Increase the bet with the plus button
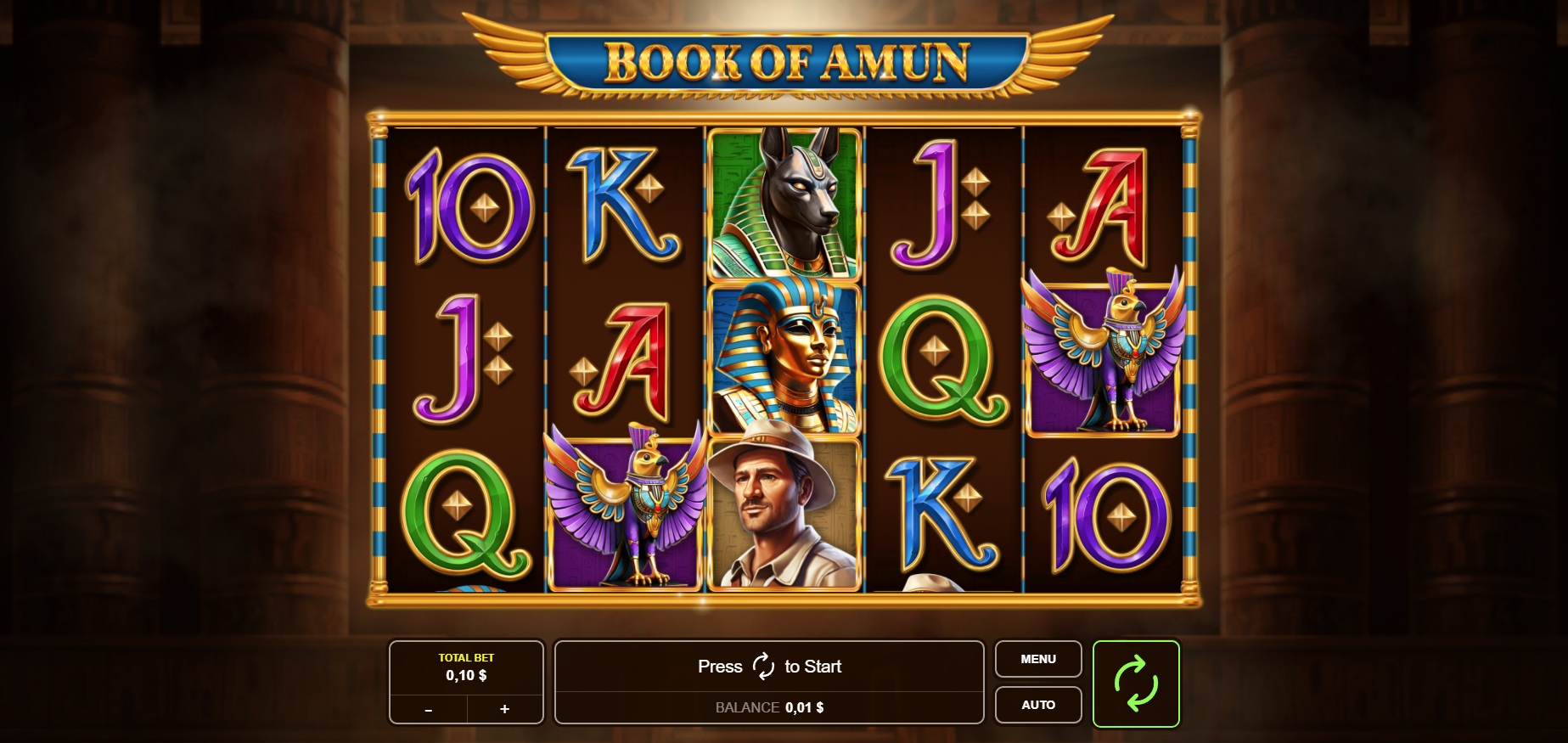The width and height of the screenshot is (1568, 743). (504, 709)
